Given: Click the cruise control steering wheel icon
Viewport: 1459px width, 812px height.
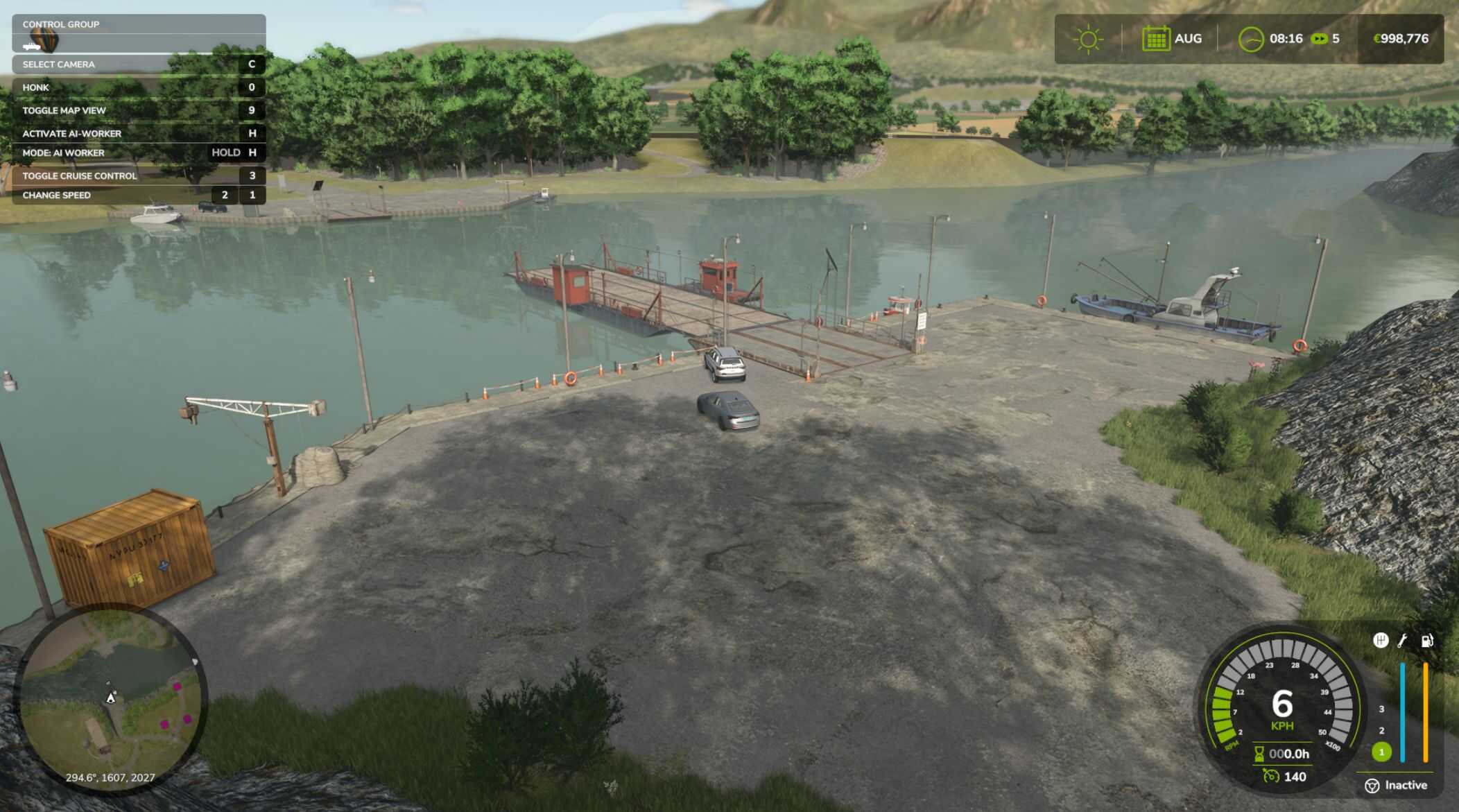Looking at the screenshot, I should pyautogui.click(x=1372, y=786).
